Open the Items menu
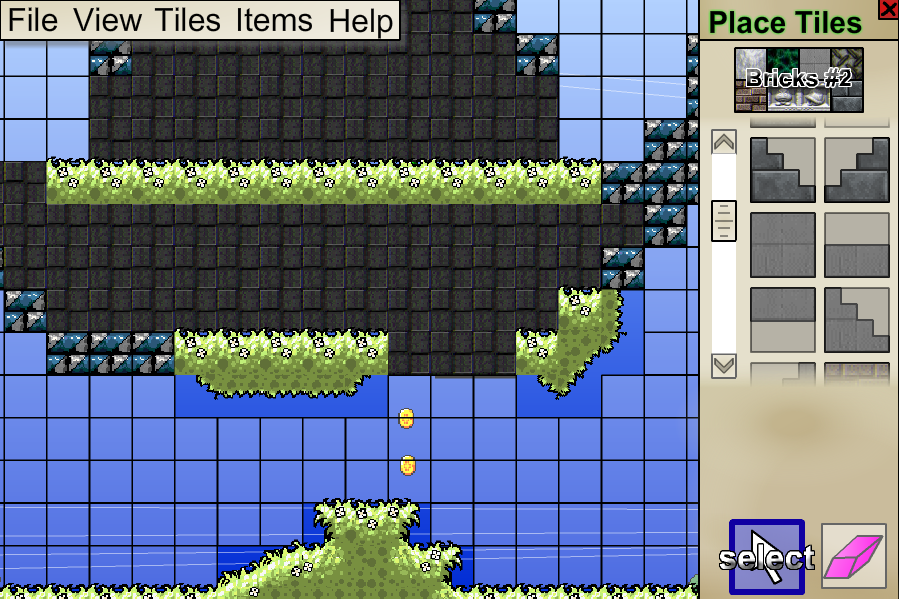899x601 pixels. coord(273,21)
